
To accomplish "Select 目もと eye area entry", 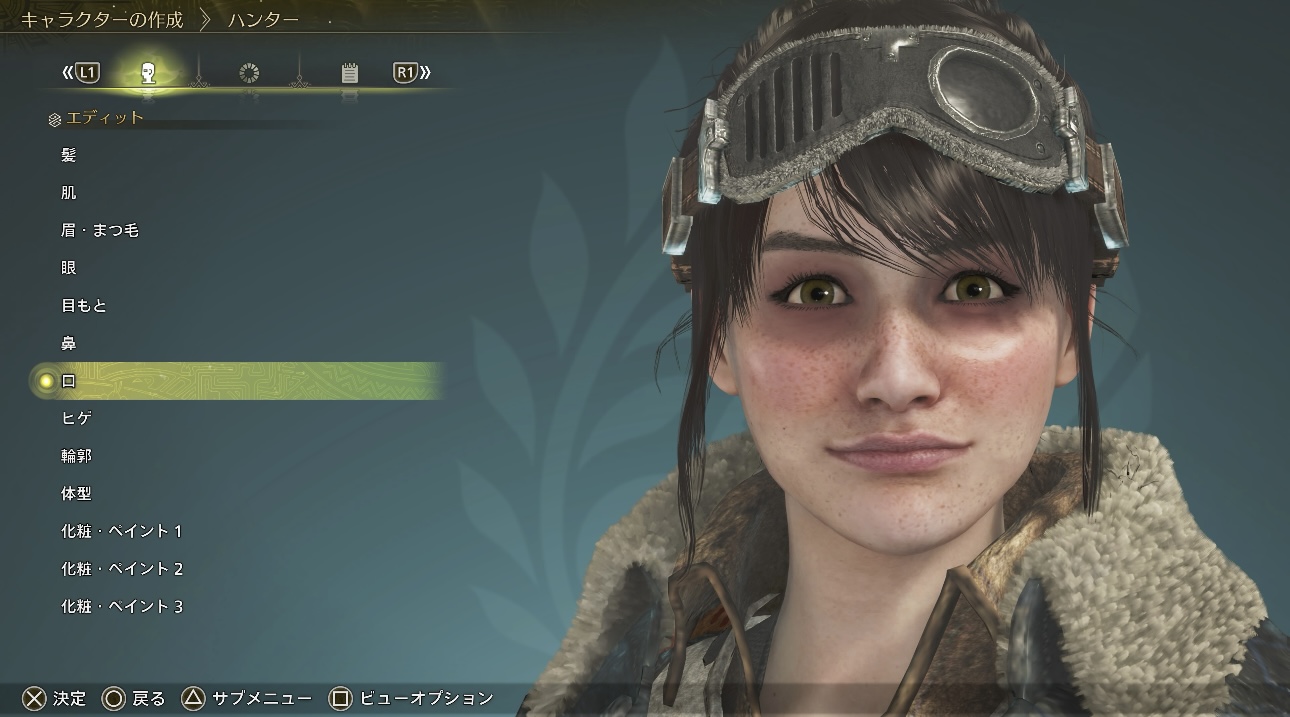I will [84, 306].
